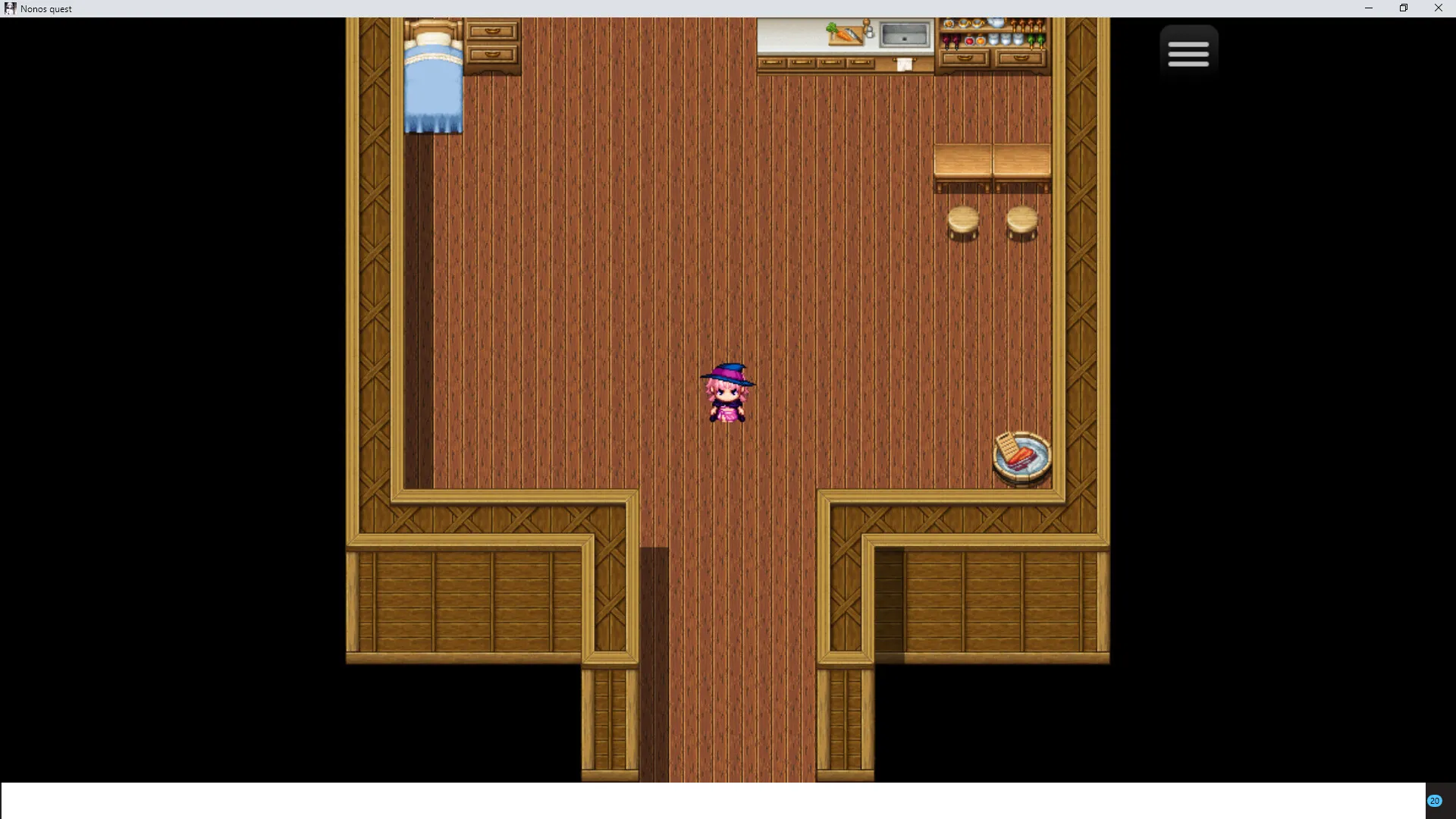Click the hanging towel on the kitchen counter
The height and width of the screenshot is (819, 1456).
904,64
